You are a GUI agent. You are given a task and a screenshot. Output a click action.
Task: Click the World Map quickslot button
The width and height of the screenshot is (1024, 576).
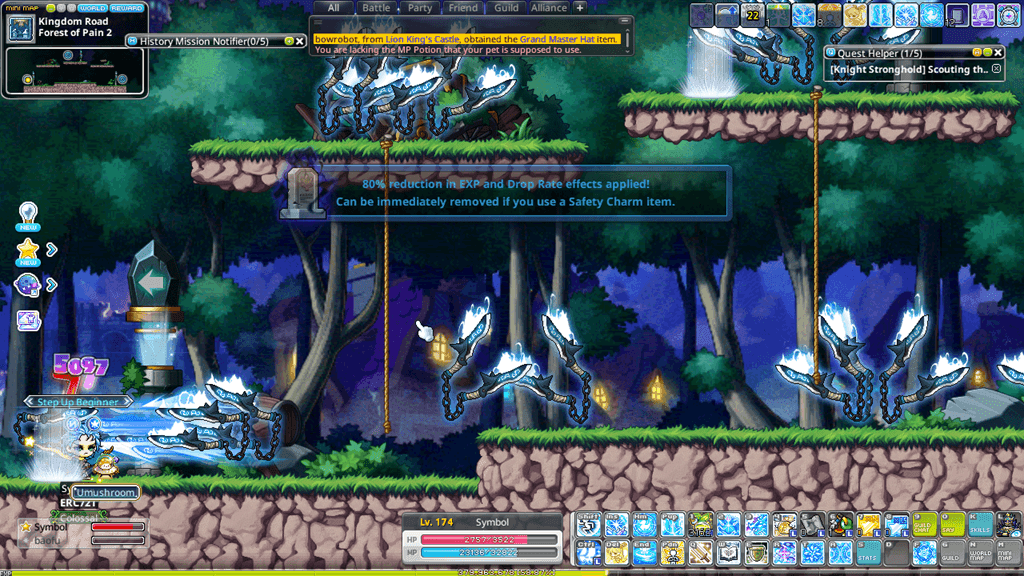(x=981, y=552)
